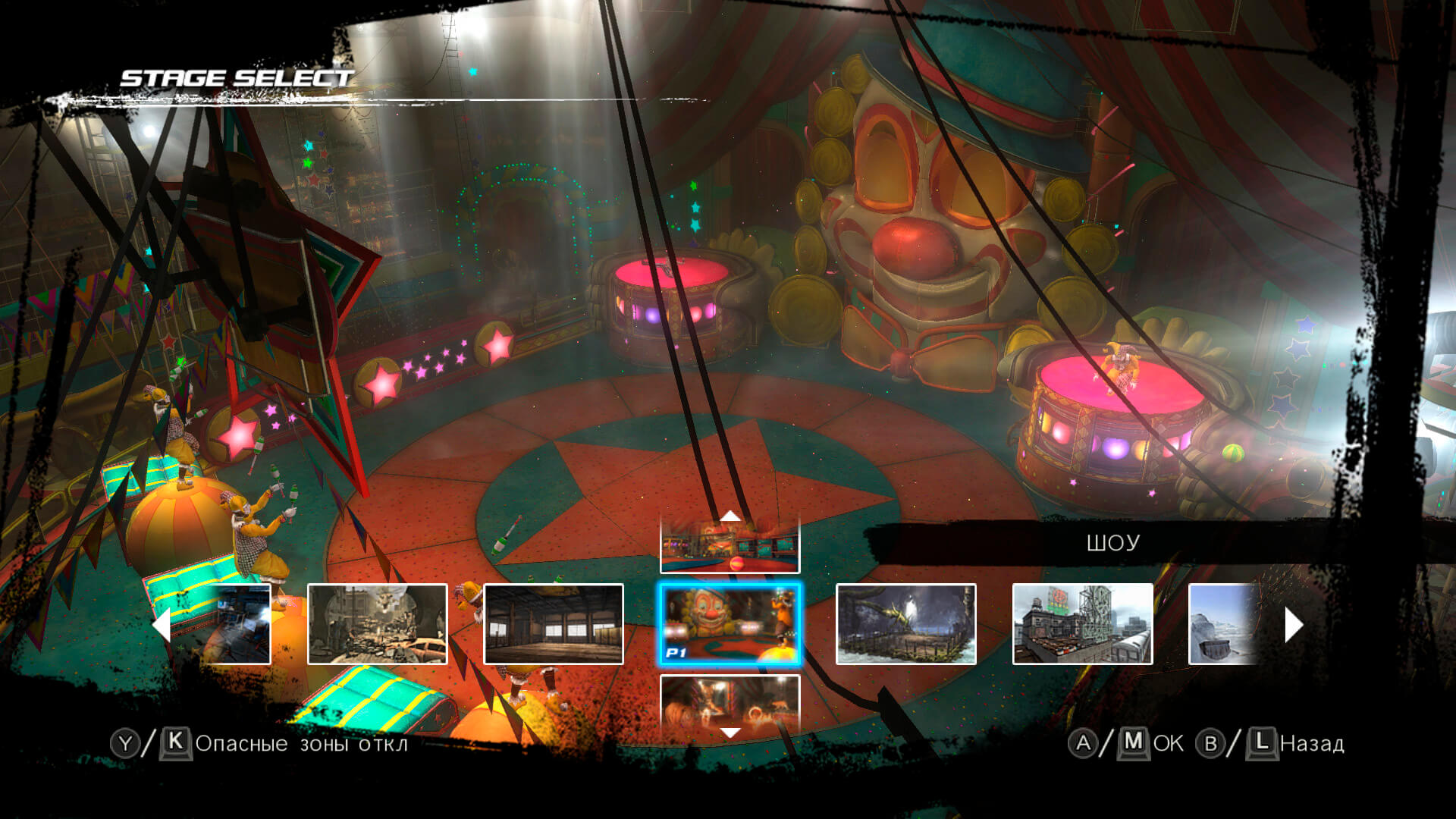Click the left arrow of the stage list

pyautogui.click(x=162, y=626)
